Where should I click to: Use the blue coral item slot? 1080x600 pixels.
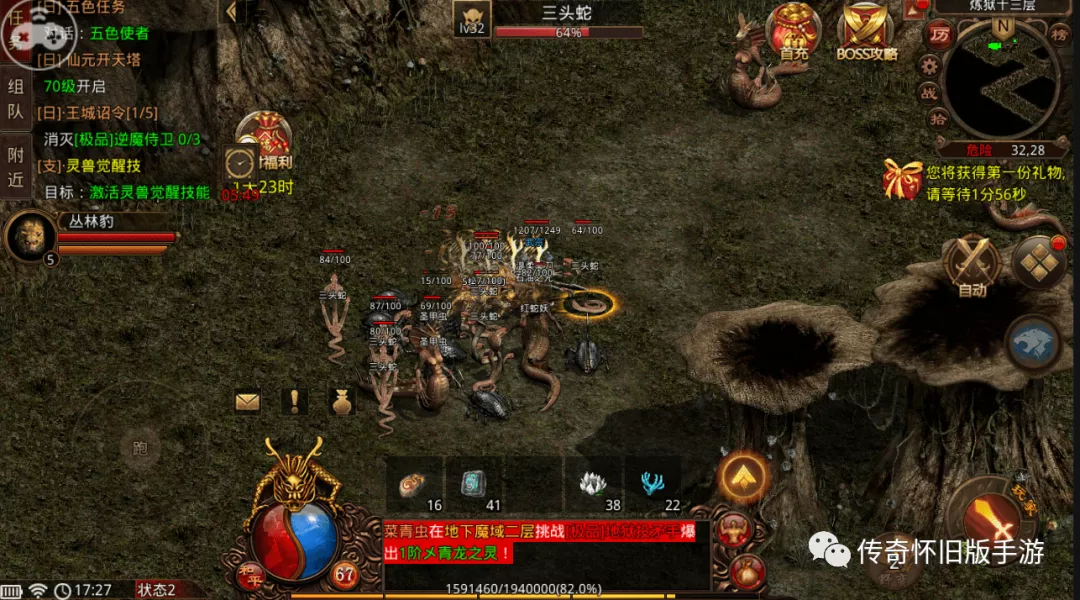point(653,485)
